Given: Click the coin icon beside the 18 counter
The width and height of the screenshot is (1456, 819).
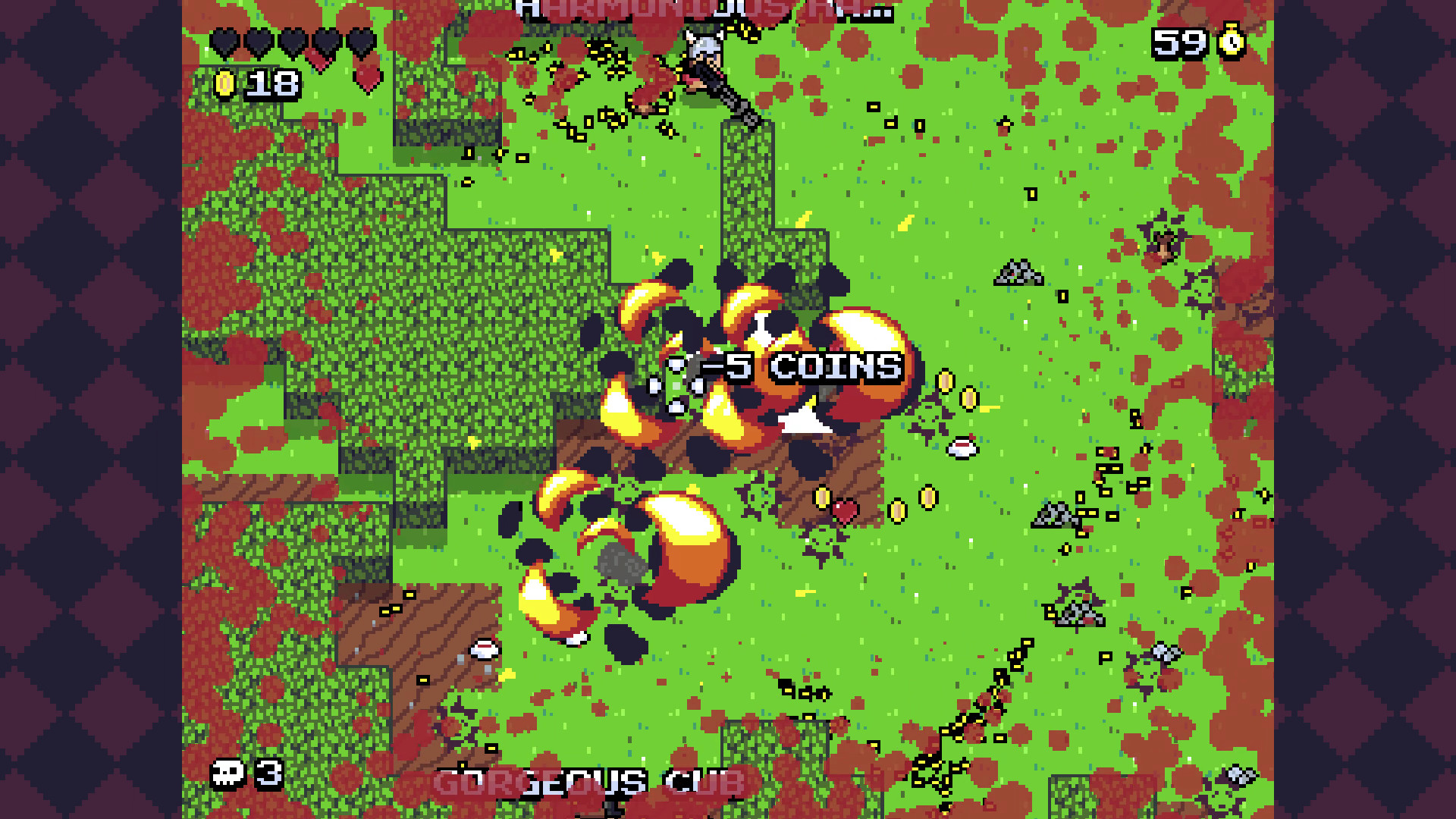Looking at the screenshot, I should click(225, 83).
